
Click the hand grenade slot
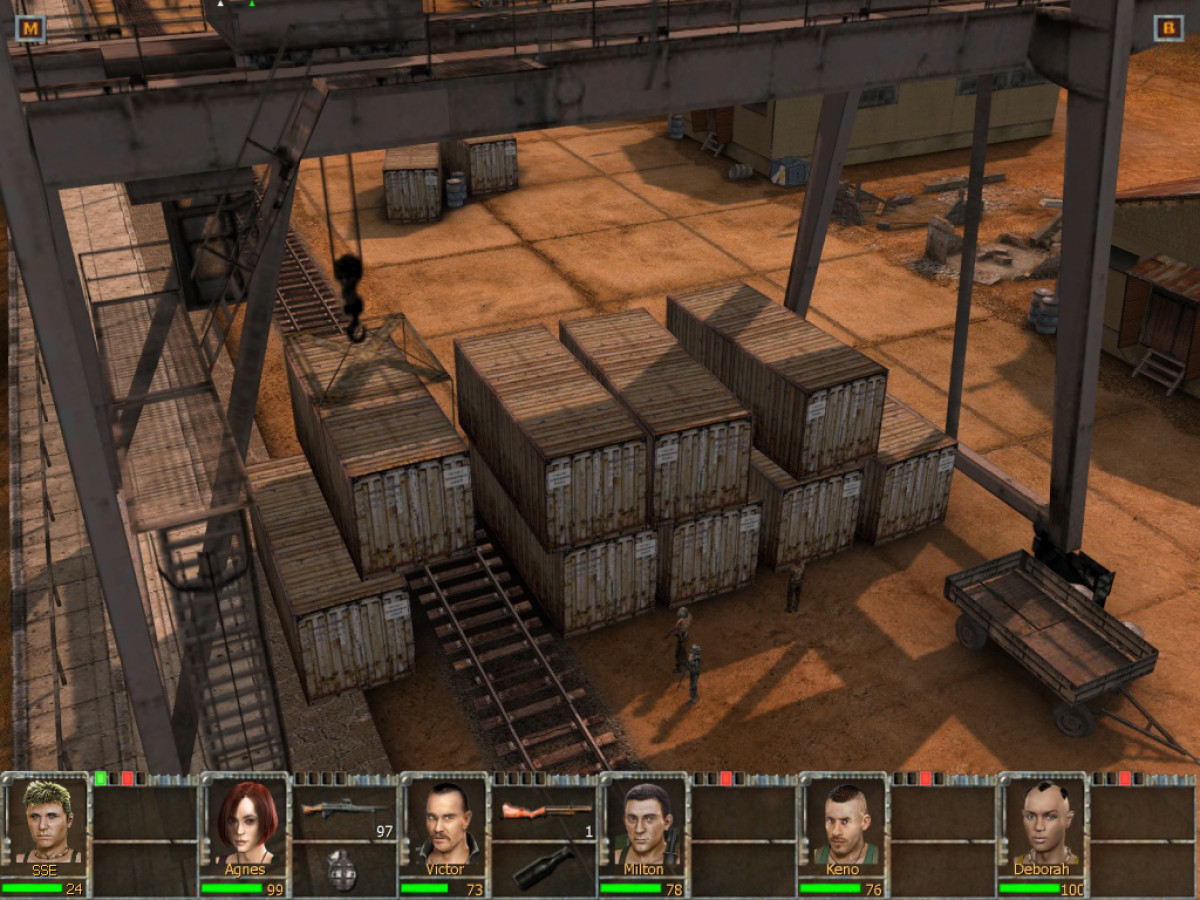(343, 868)
